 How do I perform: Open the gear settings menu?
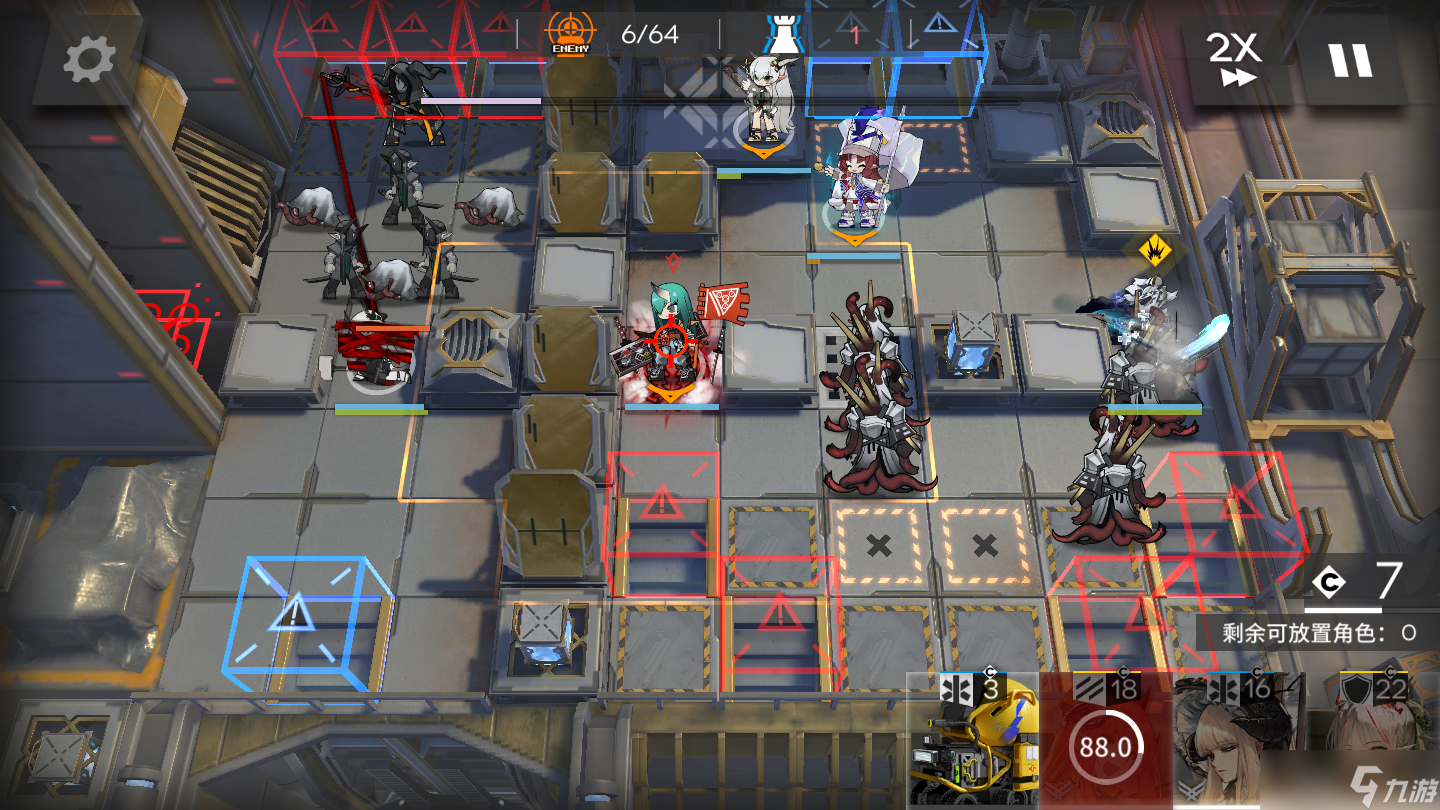click(x=89, y=61)
